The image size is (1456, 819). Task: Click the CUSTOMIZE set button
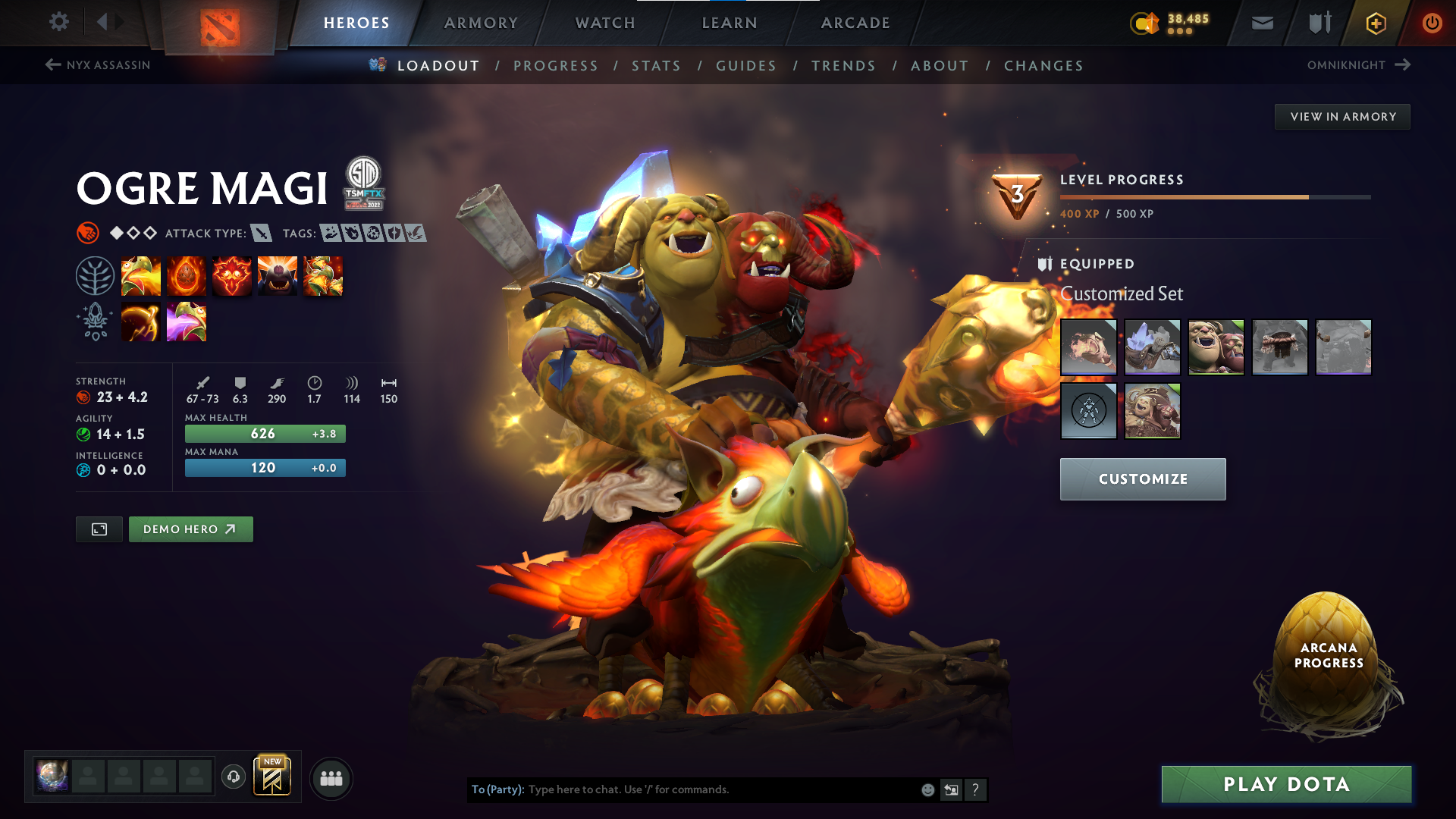click(1142, 479)
